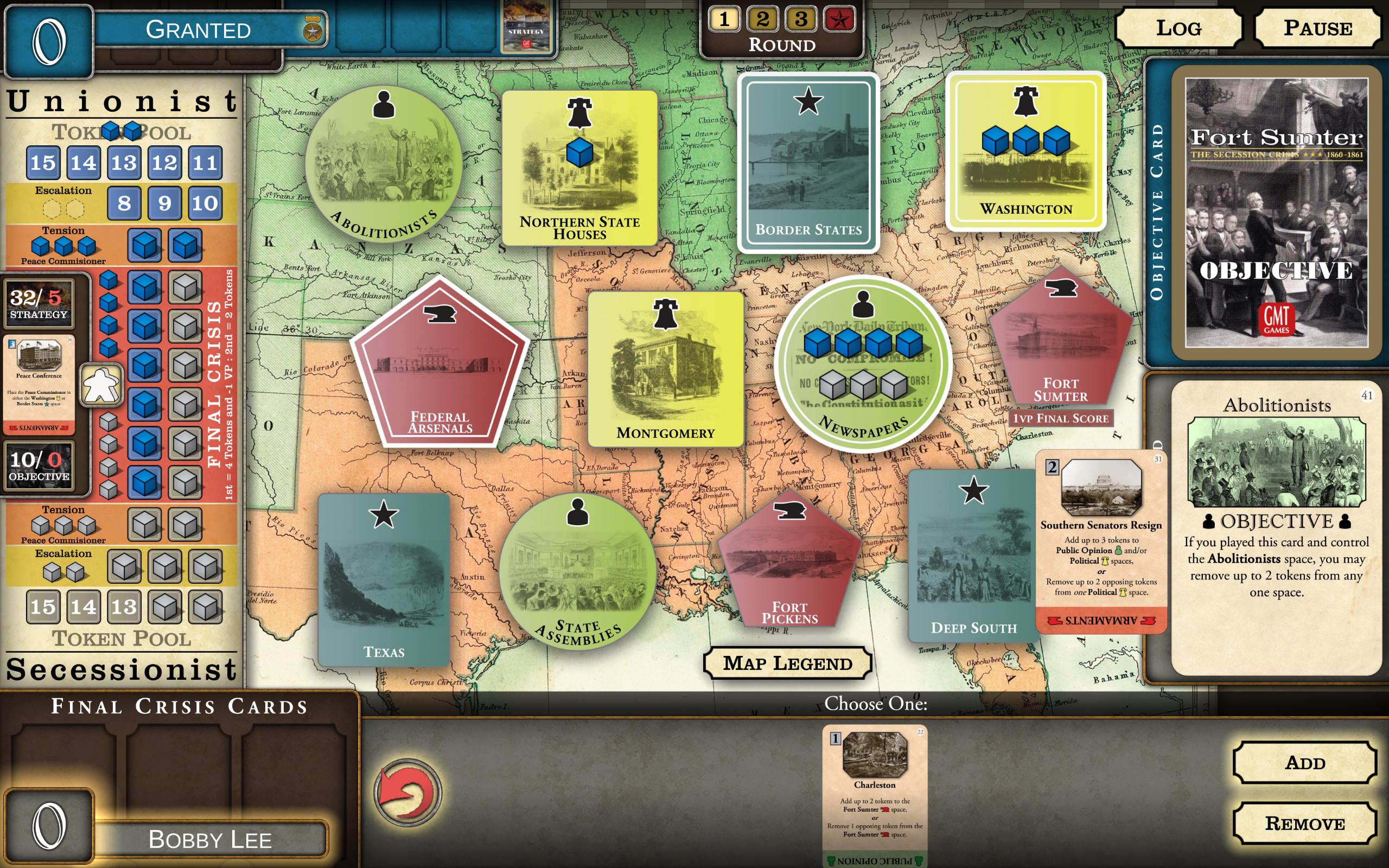This screenshot has height=868, width=1389.
Task: Click the Remove button
Action: (1307, 823)
